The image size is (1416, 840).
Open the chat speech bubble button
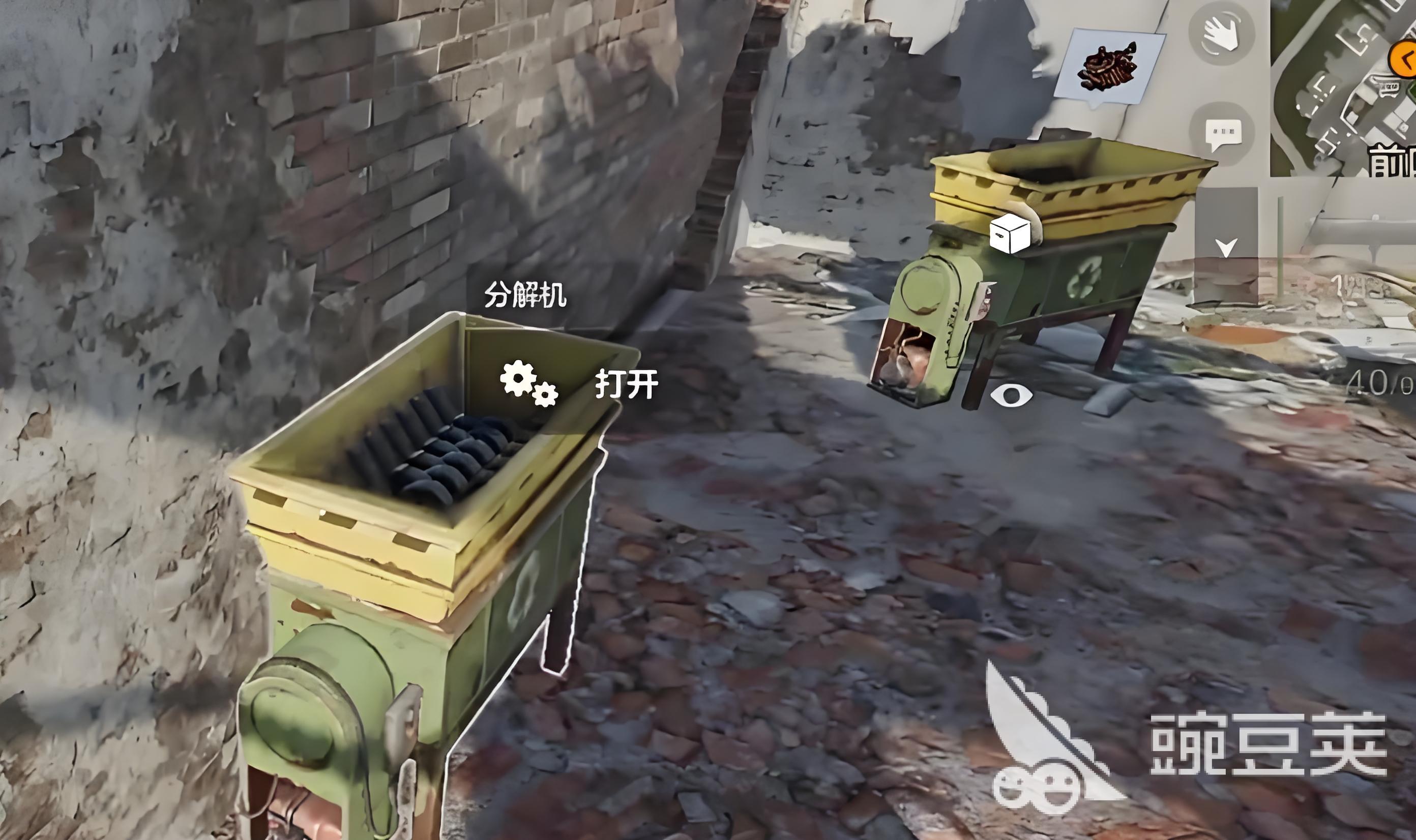1222,134
